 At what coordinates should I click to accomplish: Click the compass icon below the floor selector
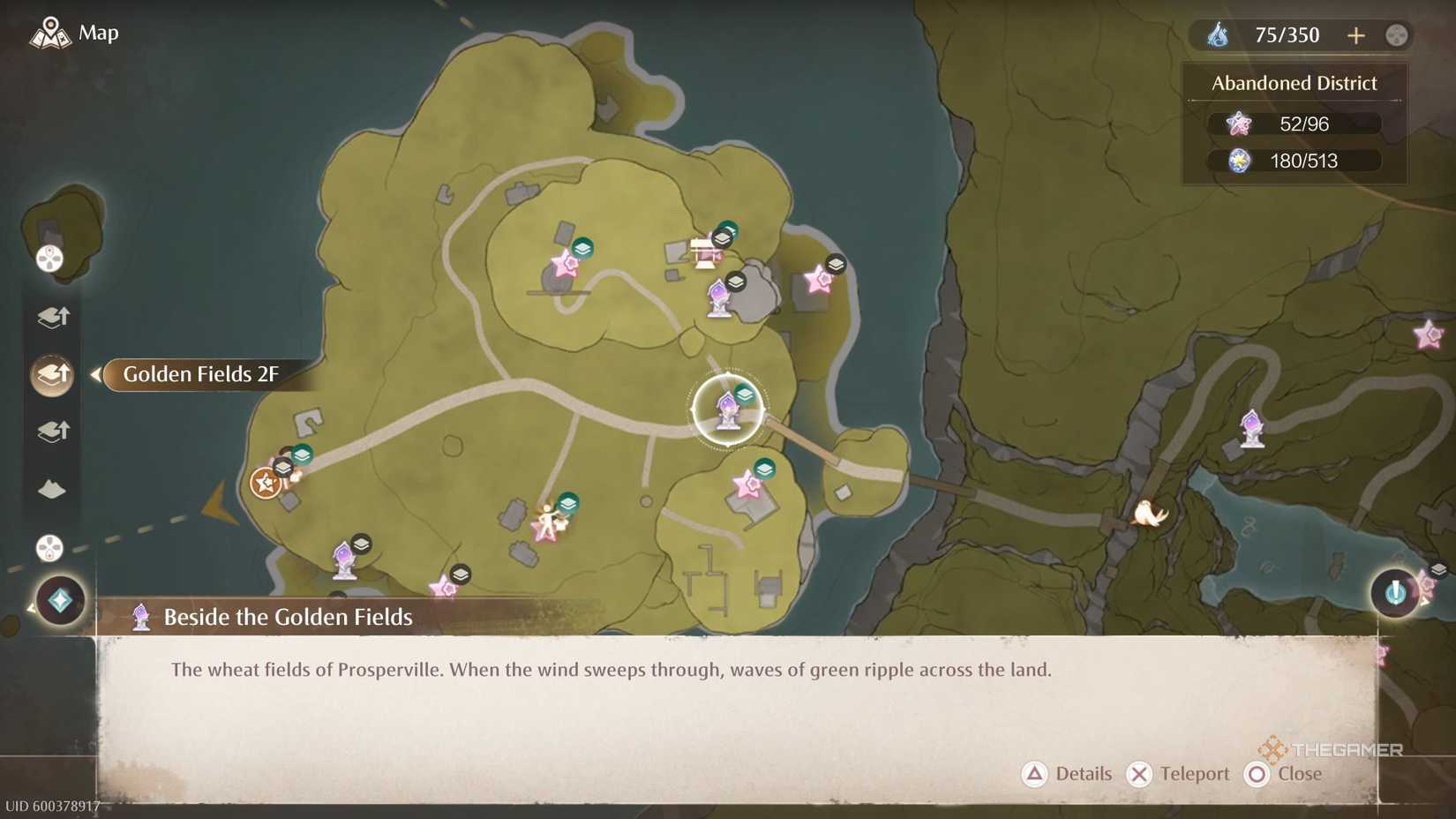[x=50, y=548]
